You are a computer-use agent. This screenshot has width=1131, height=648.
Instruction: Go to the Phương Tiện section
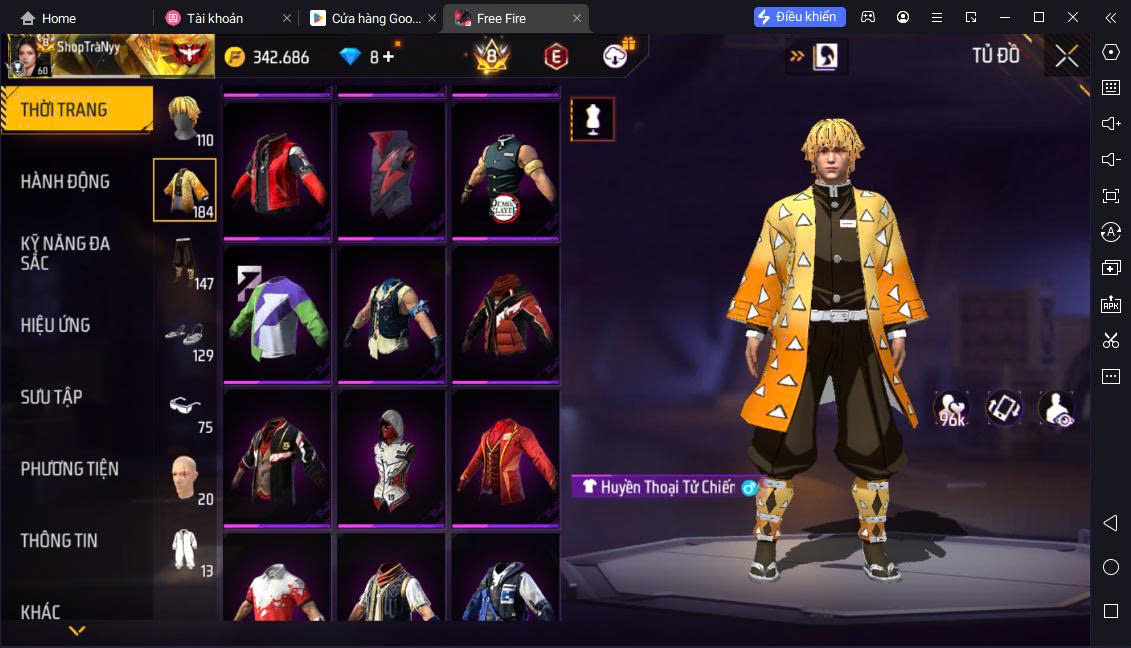click(70, 469)
